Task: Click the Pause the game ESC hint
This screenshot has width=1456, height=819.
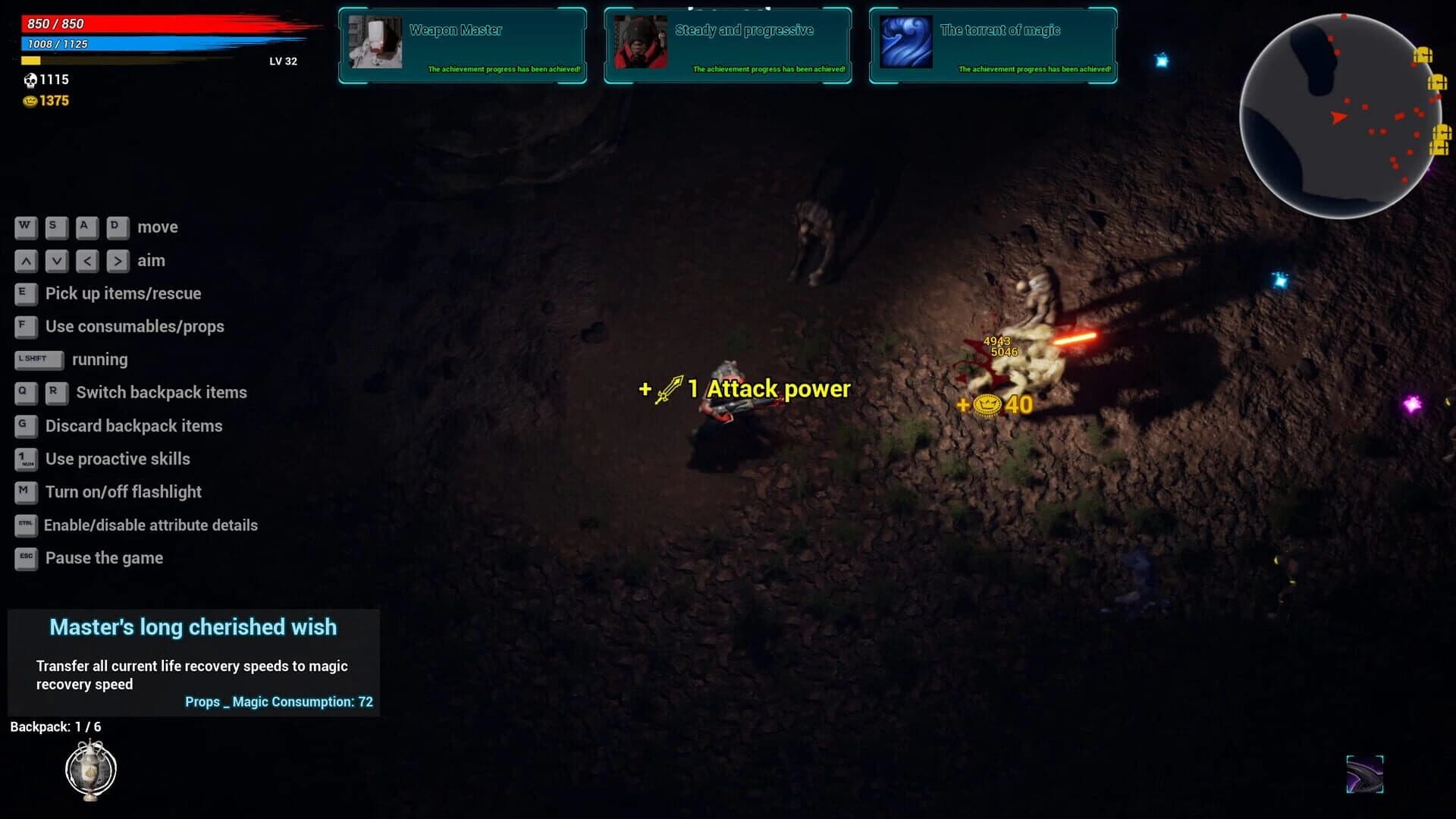Action: click(26, 558)
